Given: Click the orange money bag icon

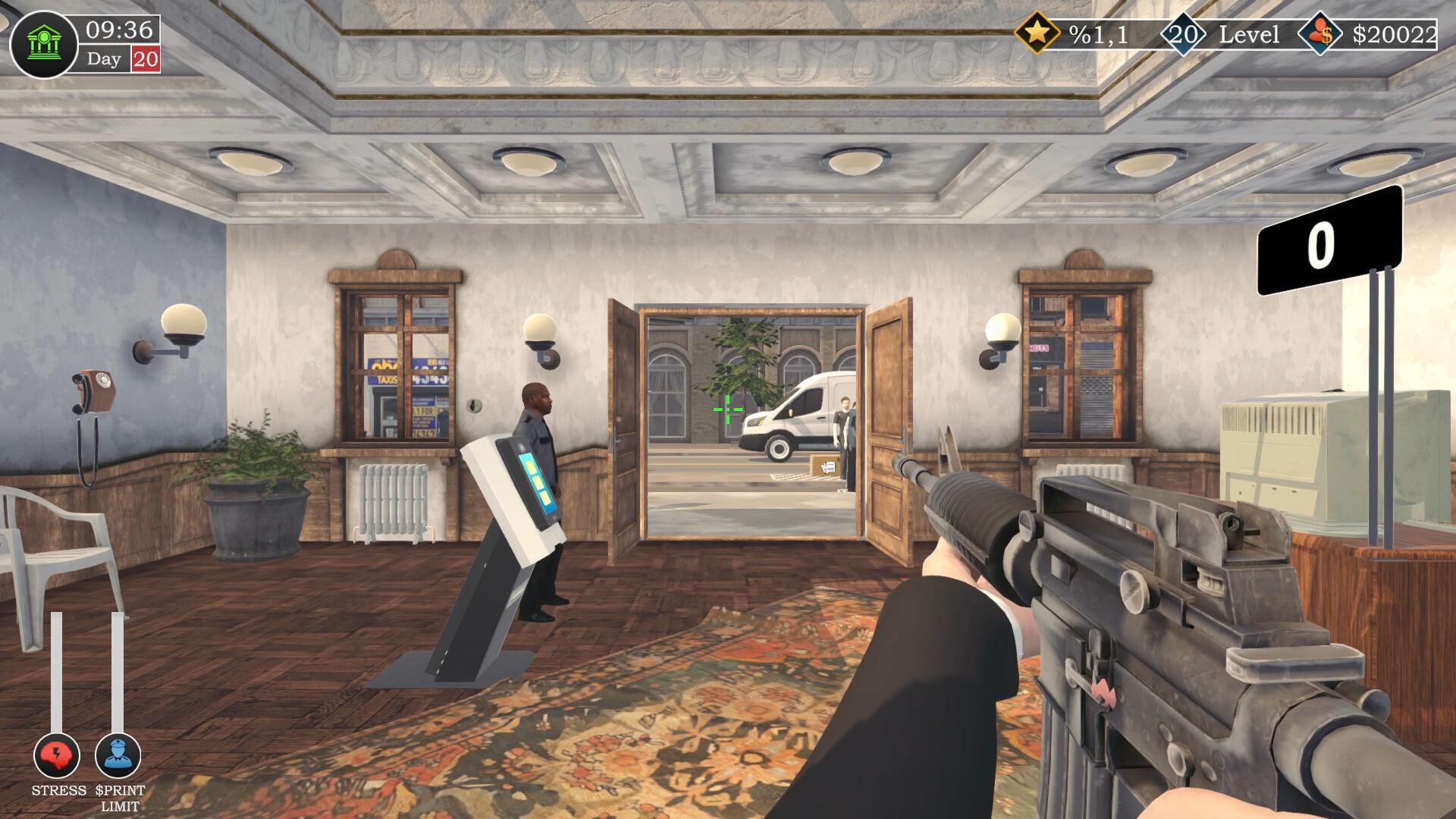Looking at the screenshot, I should coord(1320,33).
